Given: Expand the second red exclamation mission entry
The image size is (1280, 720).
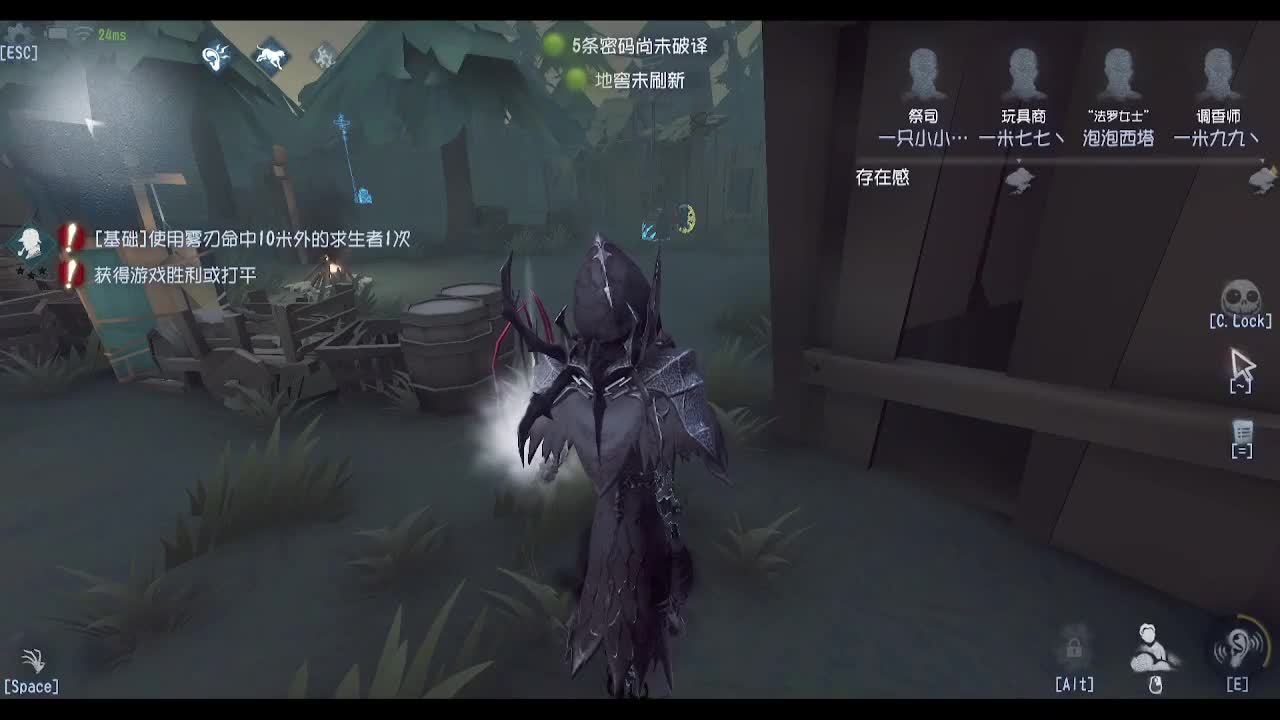Looking at the screenshot, I should 68,270.
